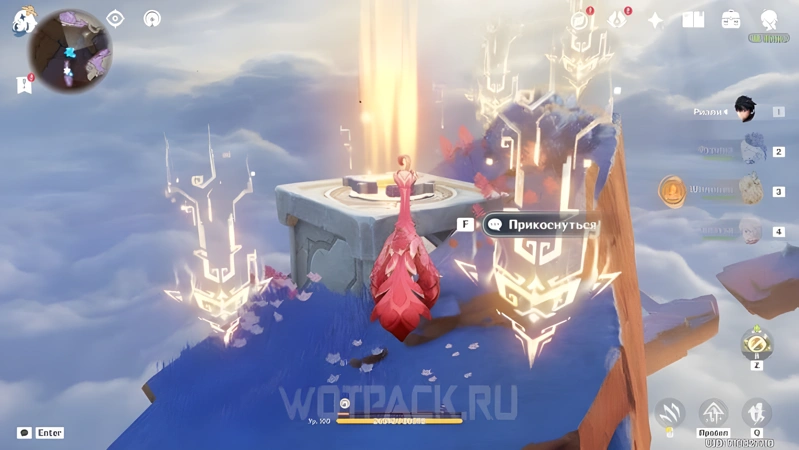Open the elemental sight icon beside the minimap
The width and height of the screenshot is (799, 450).
pyautogui.click(x=152, y=19)
